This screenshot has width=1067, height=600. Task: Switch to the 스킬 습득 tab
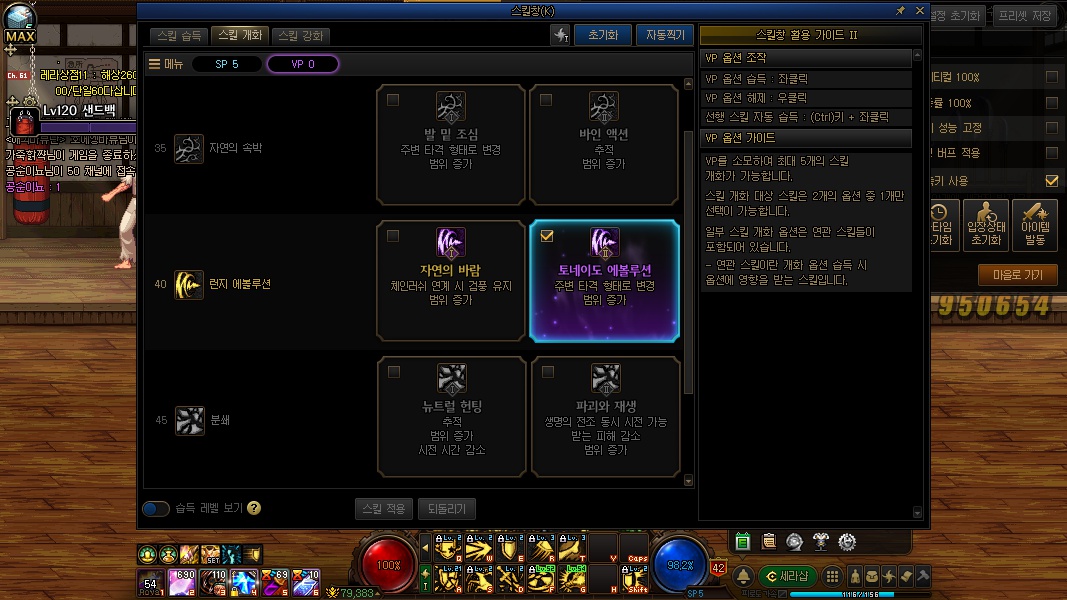[180, 35]
